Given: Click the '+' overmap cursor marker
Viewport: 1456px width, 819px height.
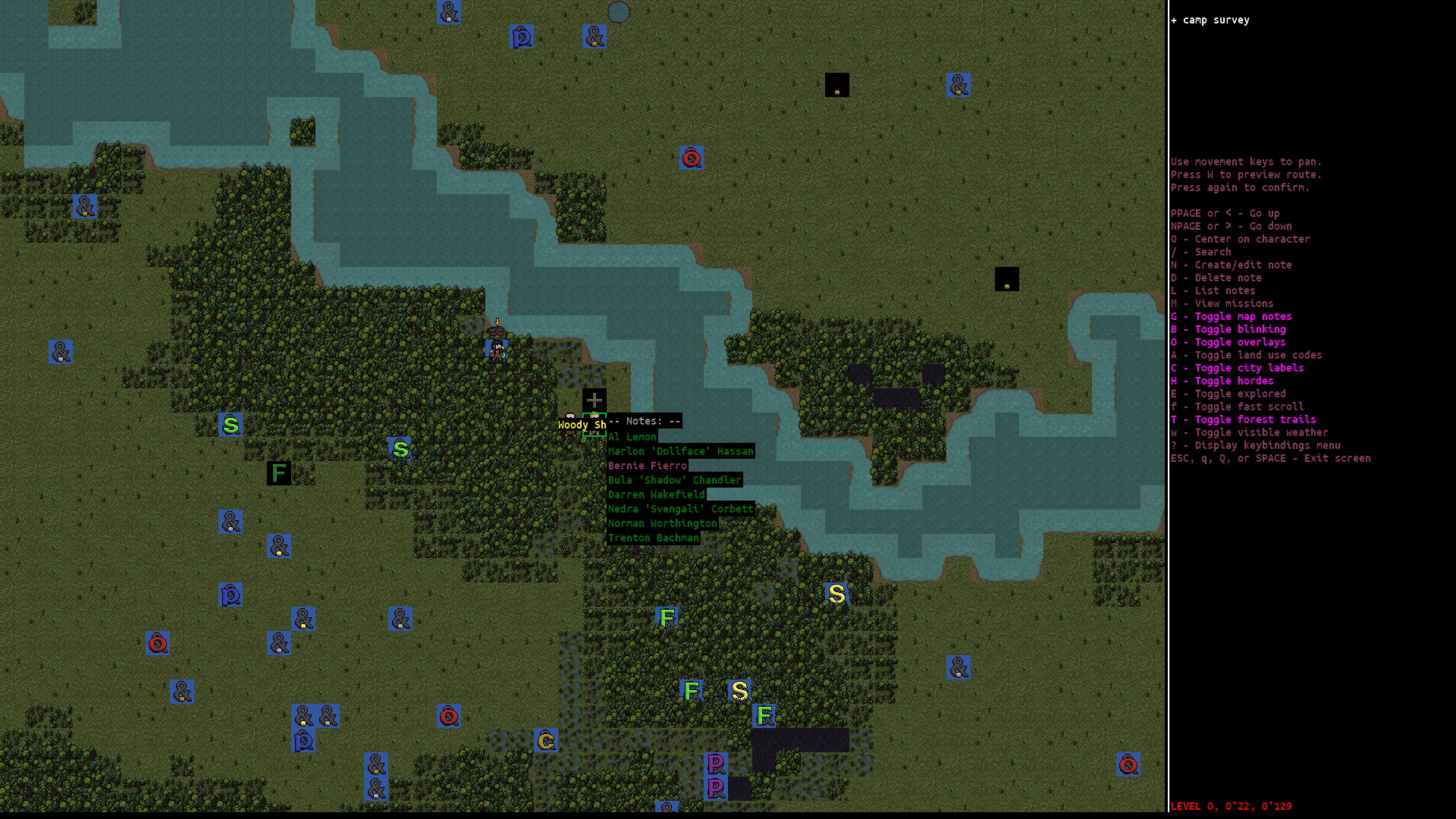Looking at the screenshot, I should (x=595, y=399).
